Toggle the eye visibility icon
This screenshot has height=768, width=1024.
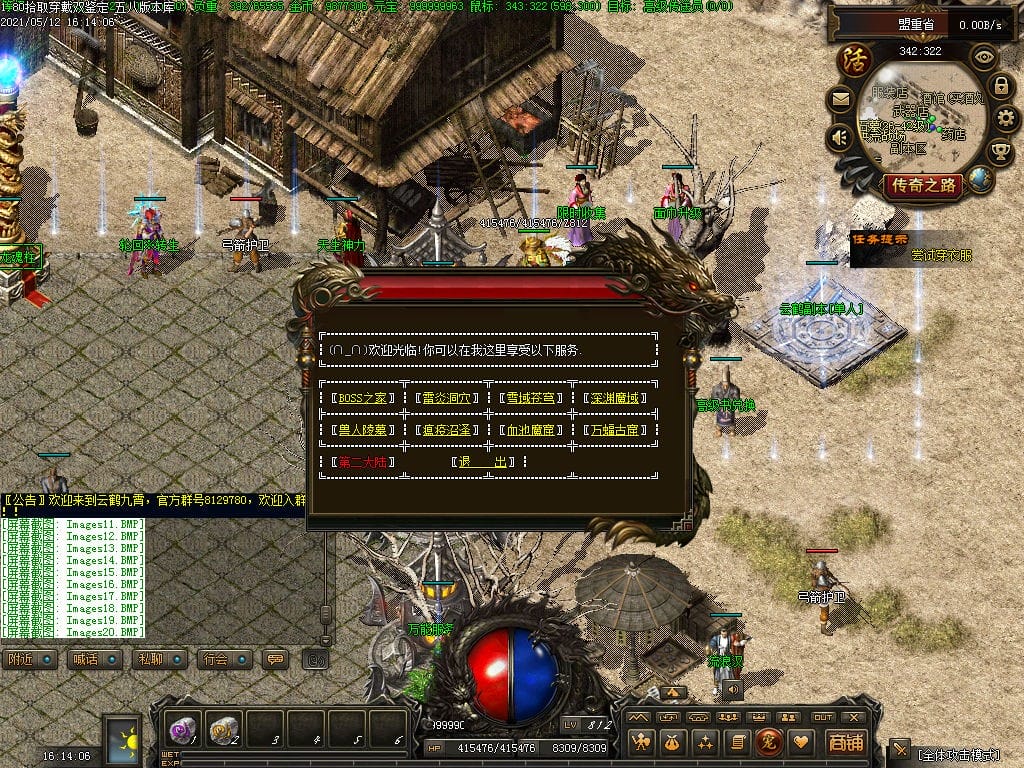tap(986, 57)
